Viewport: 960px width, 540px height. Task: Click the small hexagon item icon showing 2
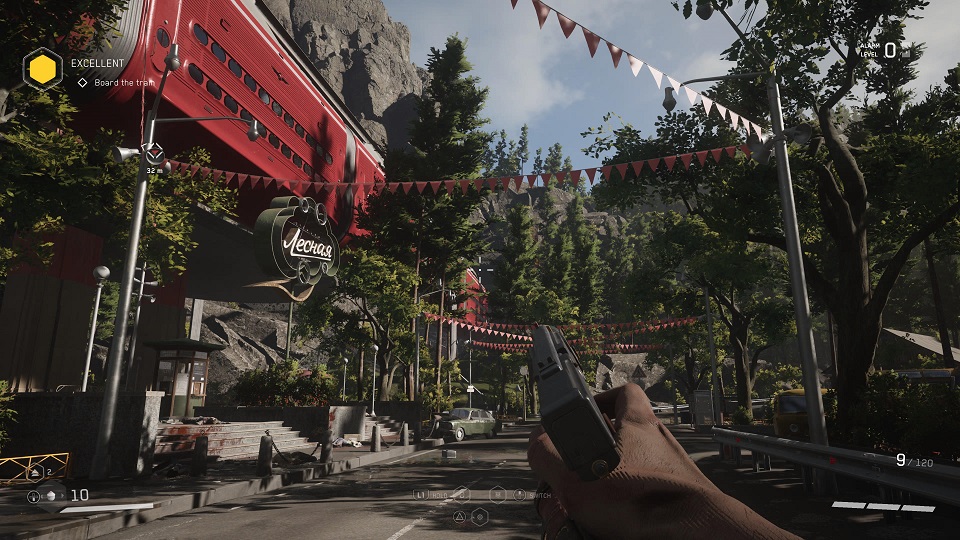tap(36, 470)
